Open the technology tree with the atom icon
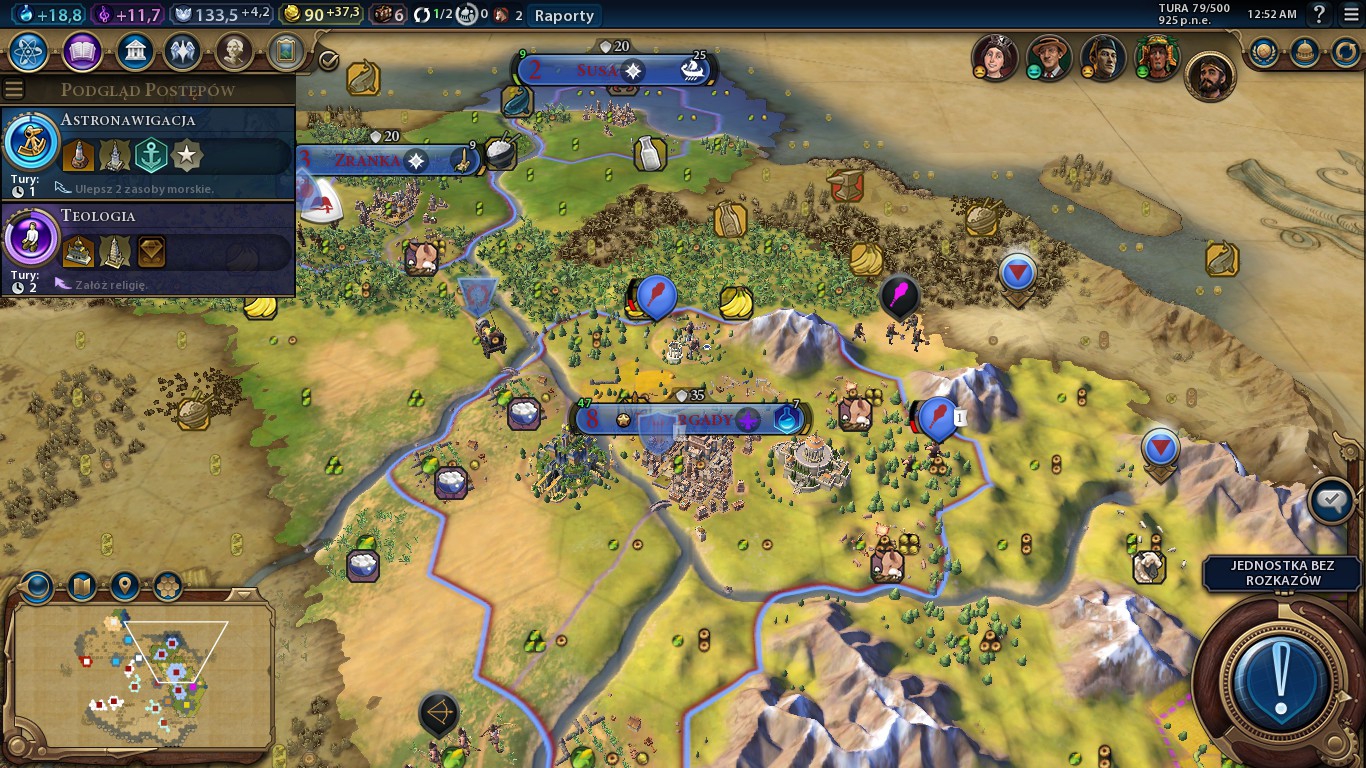1366x768 pixels. tap(29, 50)
